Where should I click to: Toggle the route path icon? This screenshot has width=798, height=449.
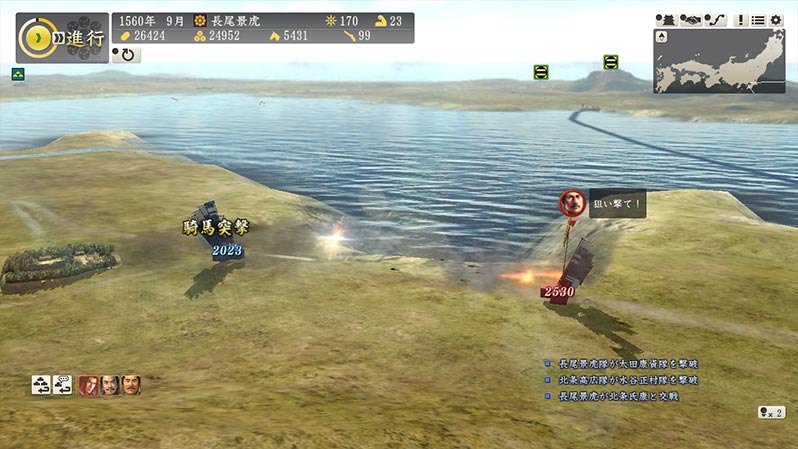click(716, 20)
